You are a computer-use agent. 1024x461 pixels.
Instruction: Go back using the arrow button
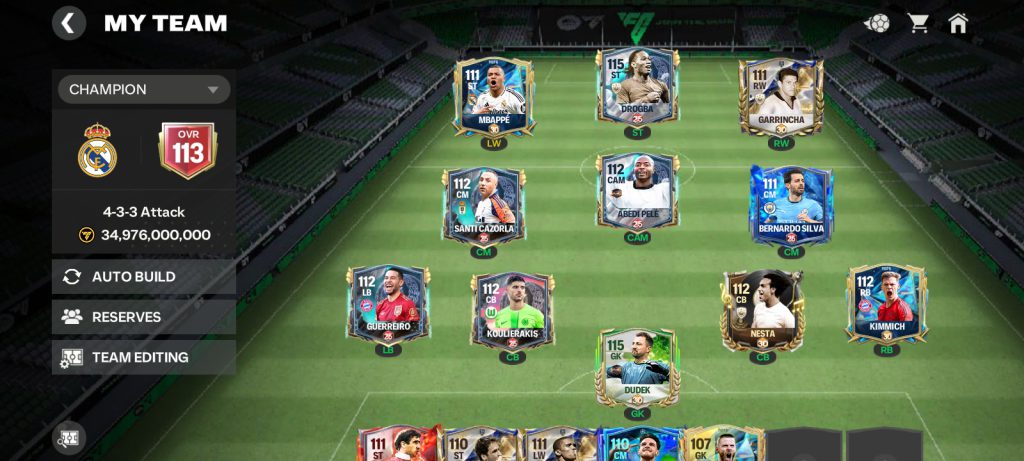[68, 23]
